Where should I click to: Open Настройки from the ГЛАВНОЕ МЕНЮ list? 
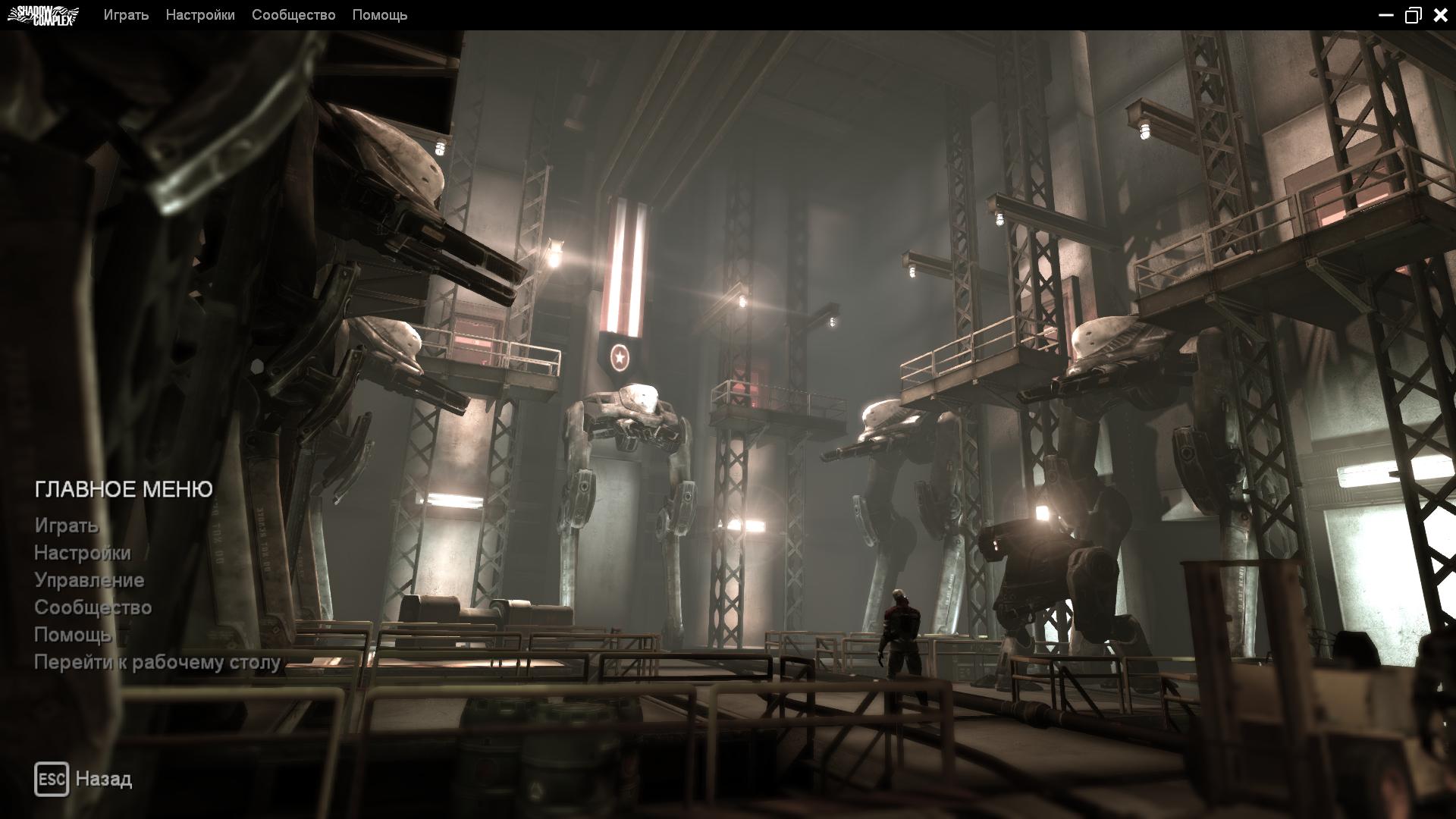tap(83, 553)
